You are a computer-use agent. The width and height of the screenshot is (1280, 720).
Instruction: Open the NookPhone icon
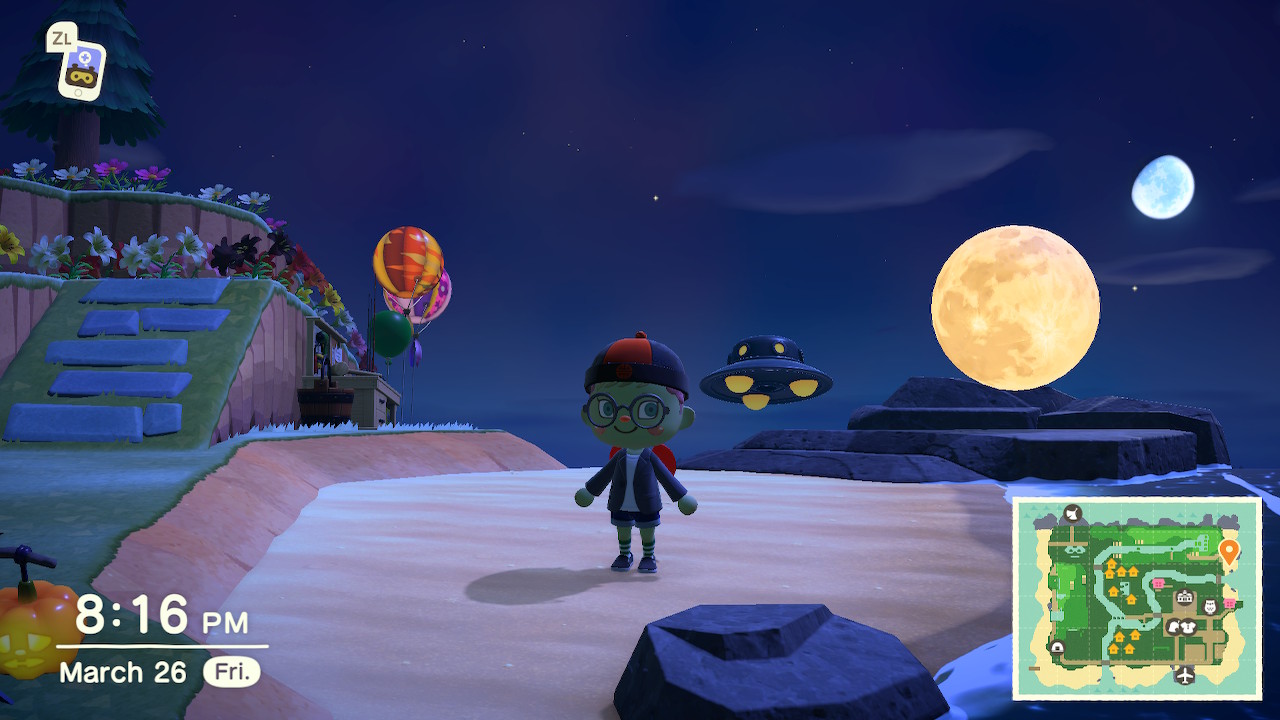click(x=81, y=68)
